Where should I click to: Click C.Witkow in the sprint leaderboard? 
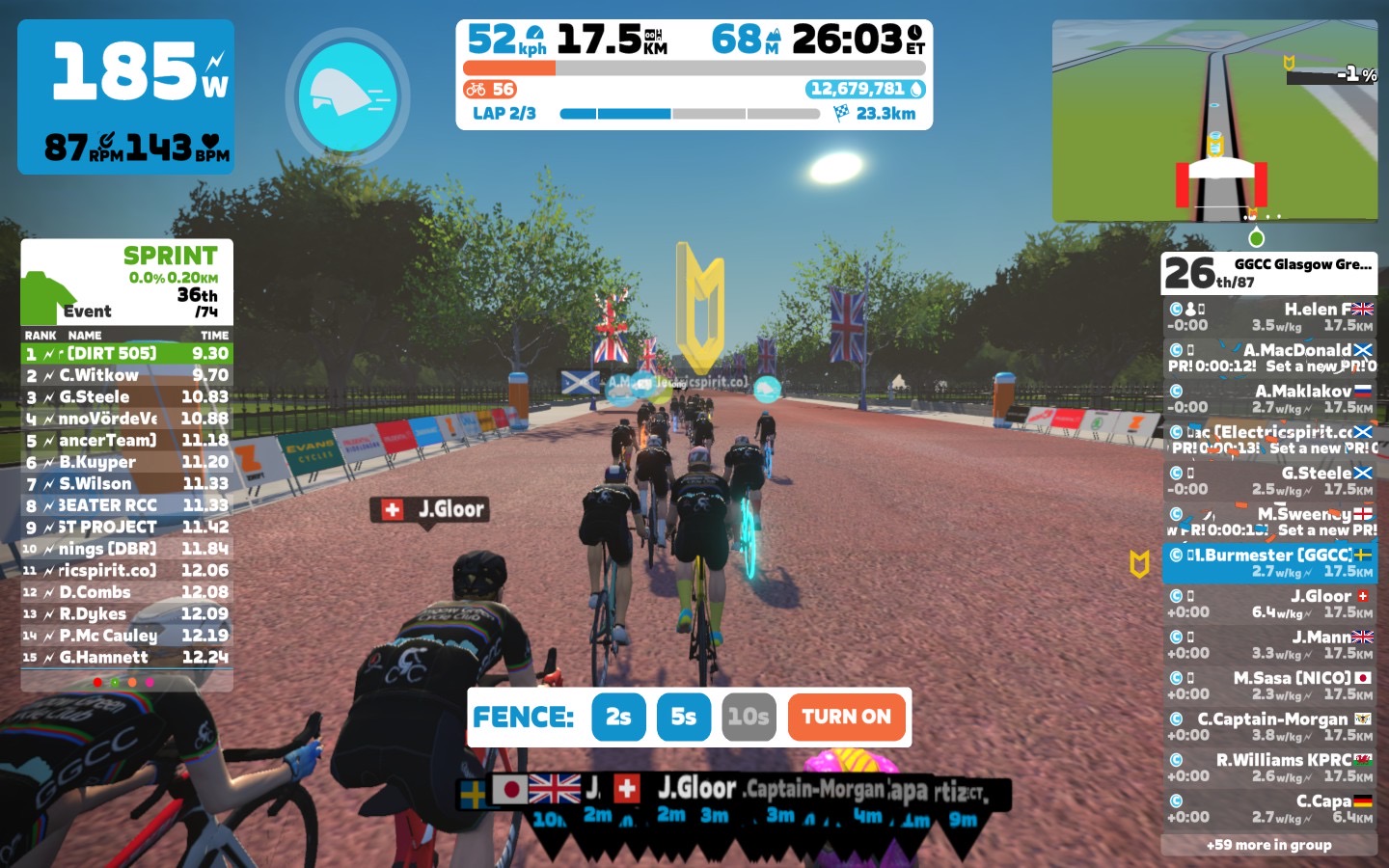point(126,375)
